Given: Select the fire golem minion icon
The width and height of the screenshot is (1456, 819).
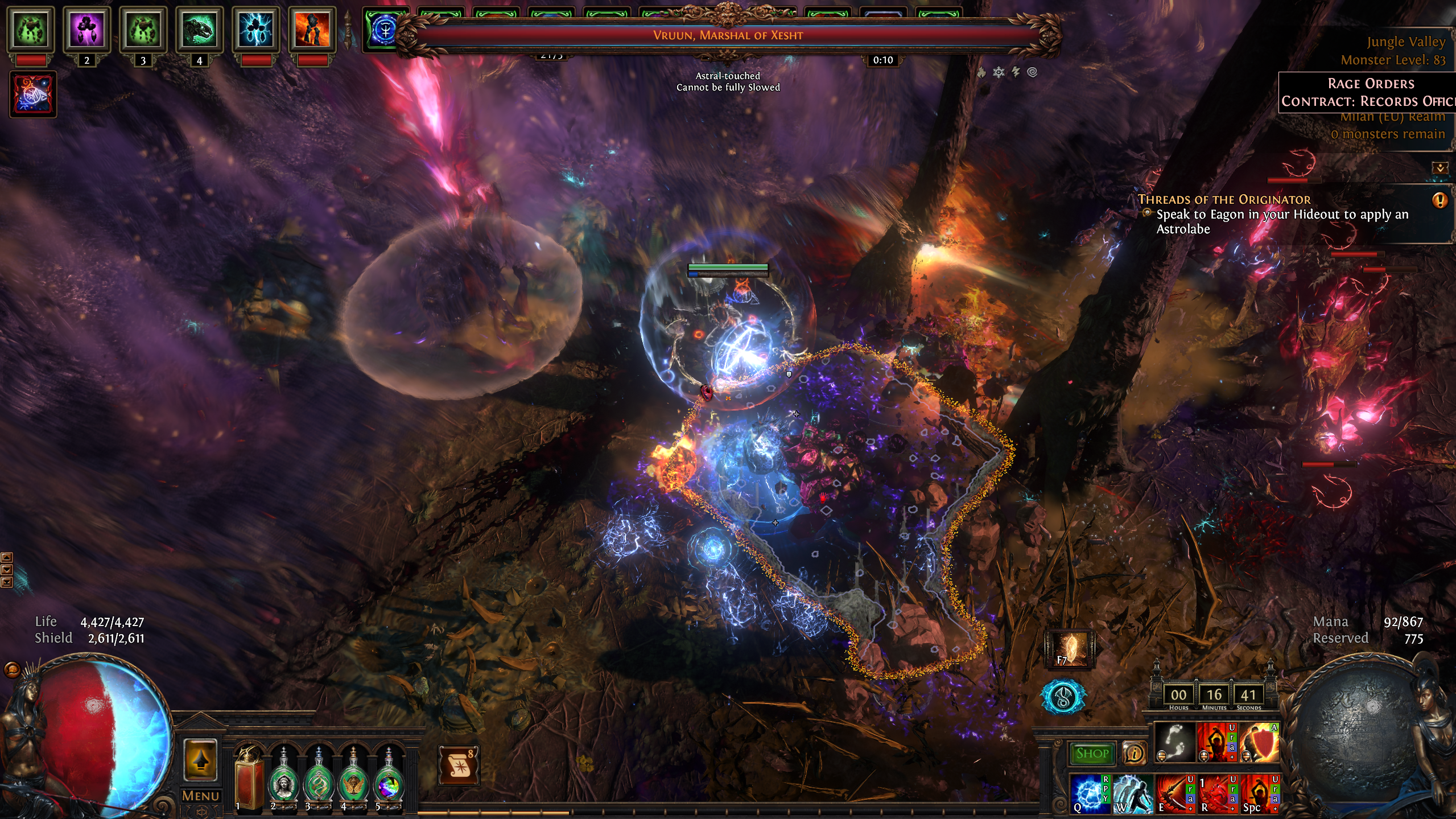Looking at the screenshot, I should [x=312, y=30].
